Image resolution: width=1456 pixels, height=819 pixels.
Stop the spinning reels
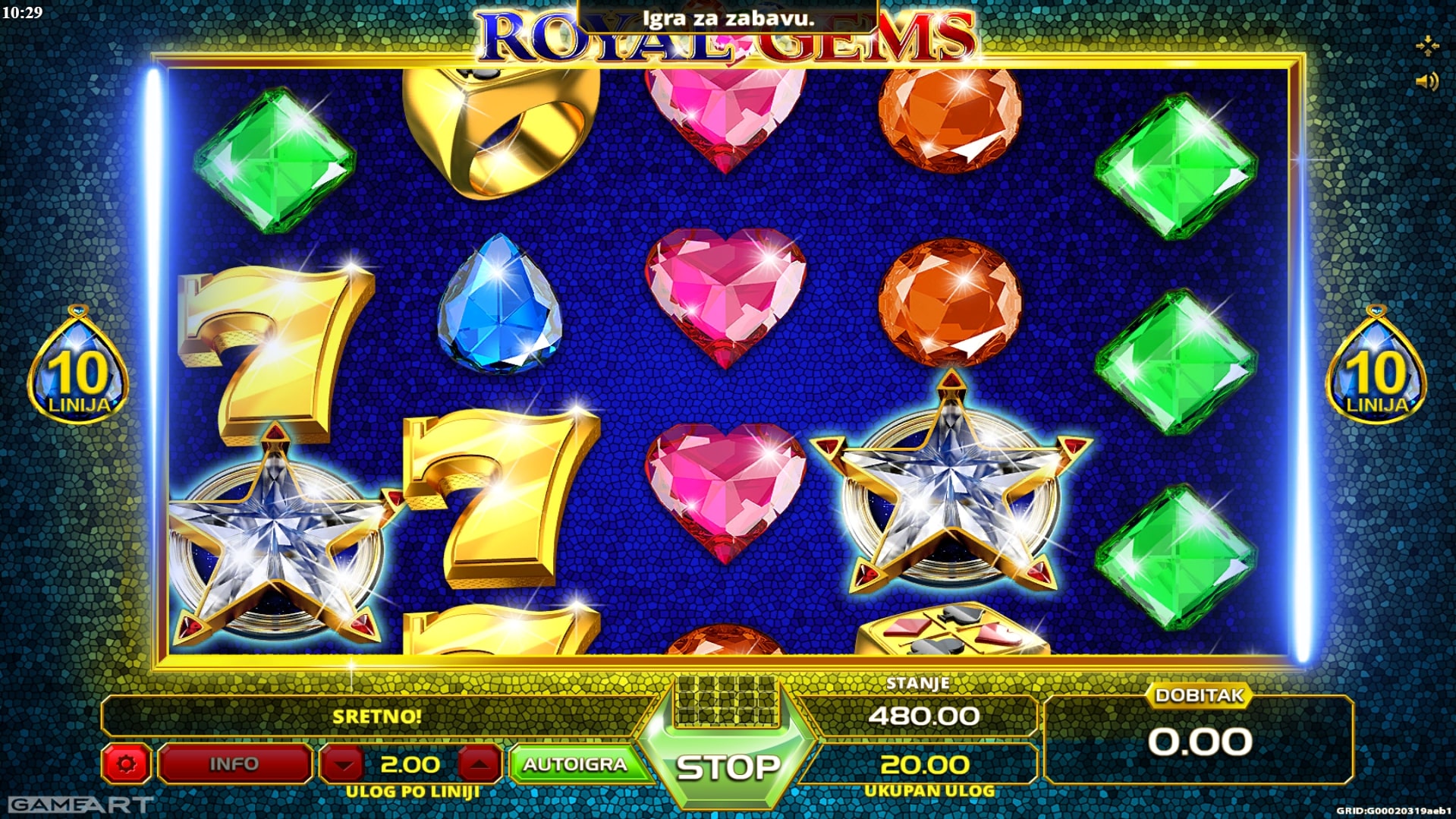coord(727,767)
